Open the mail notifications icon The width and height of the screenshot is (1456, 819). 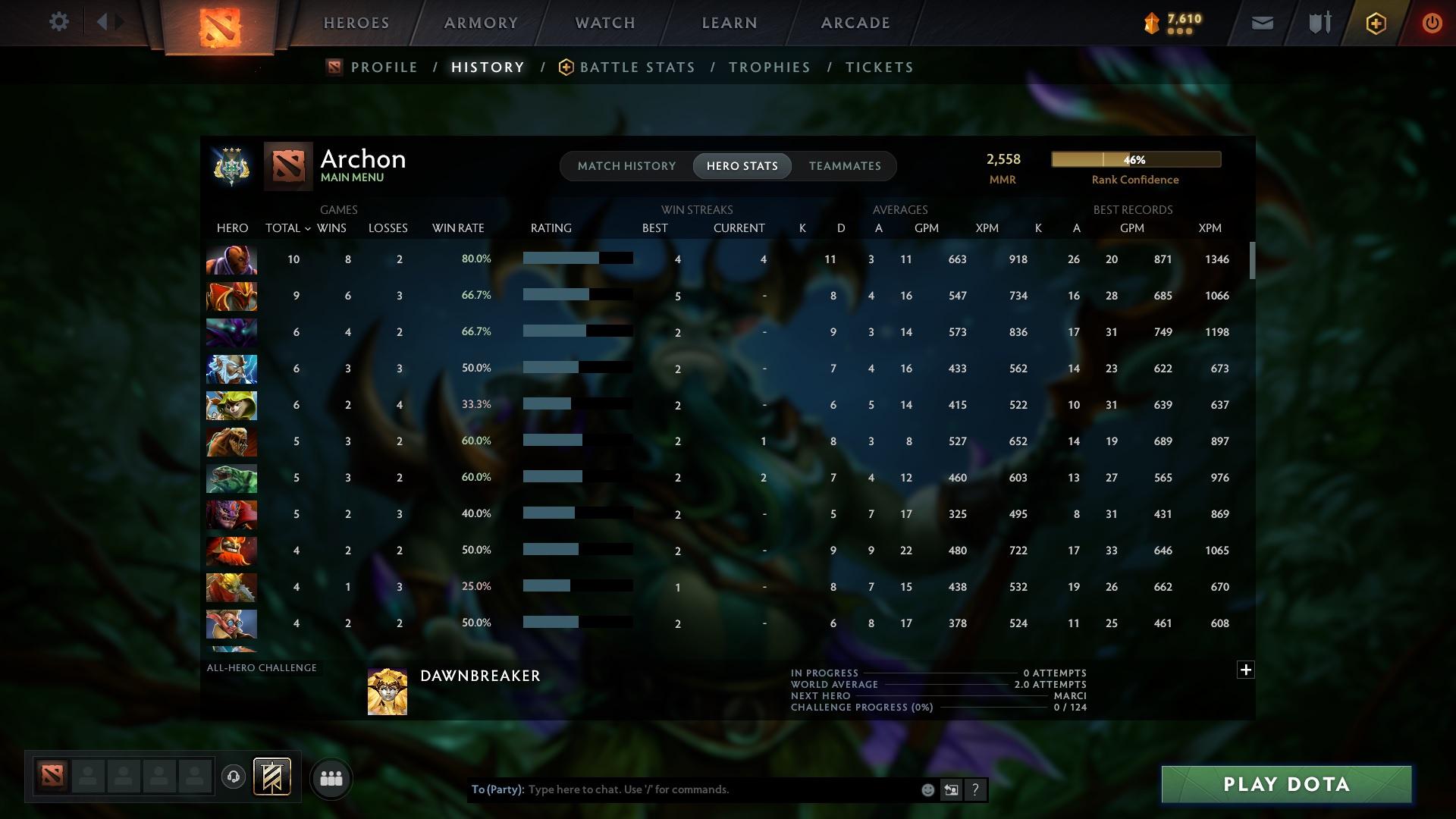[x=1261, y=22]
